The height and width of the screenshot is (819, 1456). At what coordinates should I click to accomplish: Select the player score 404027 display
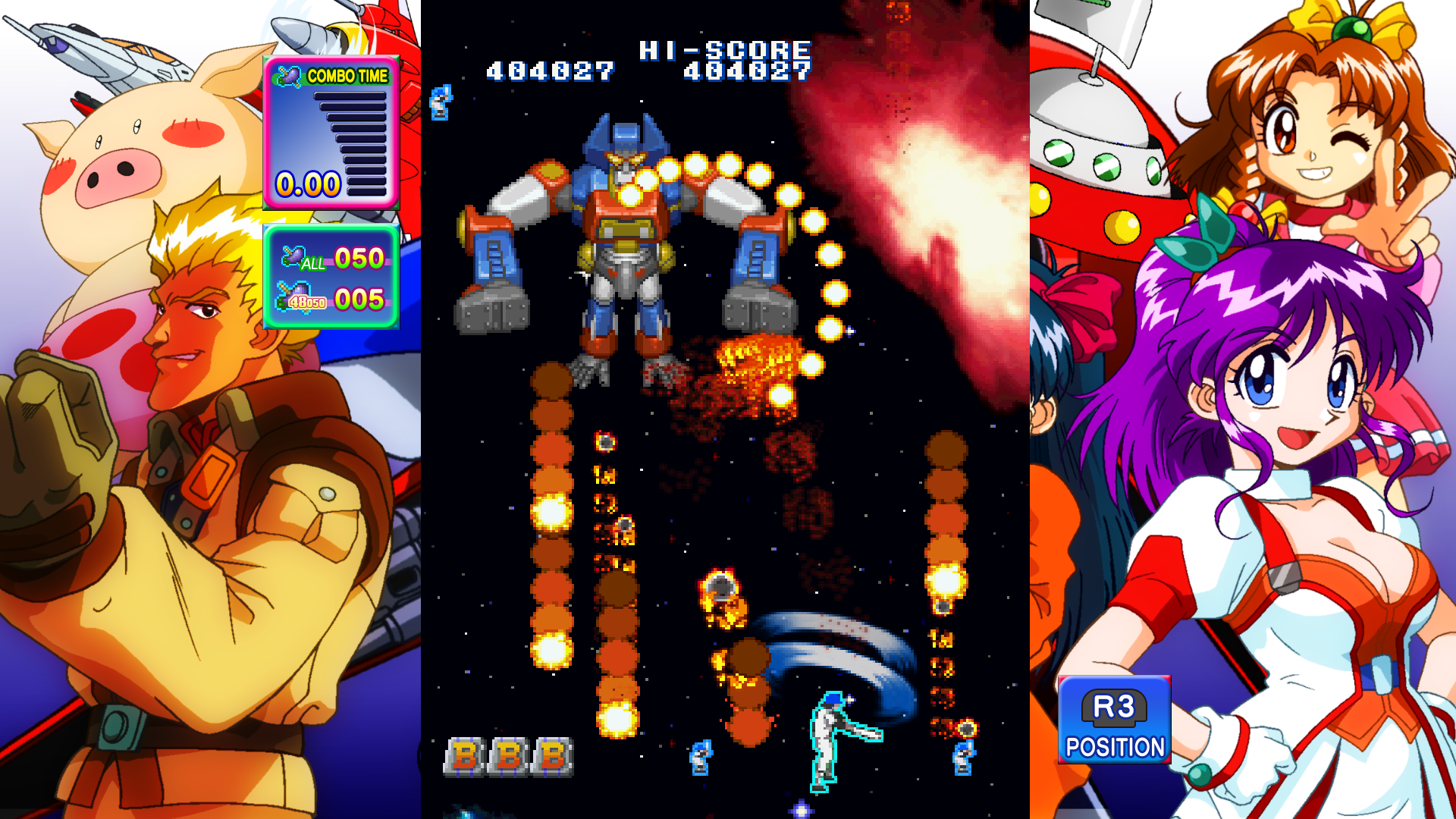tap(548, 72)
